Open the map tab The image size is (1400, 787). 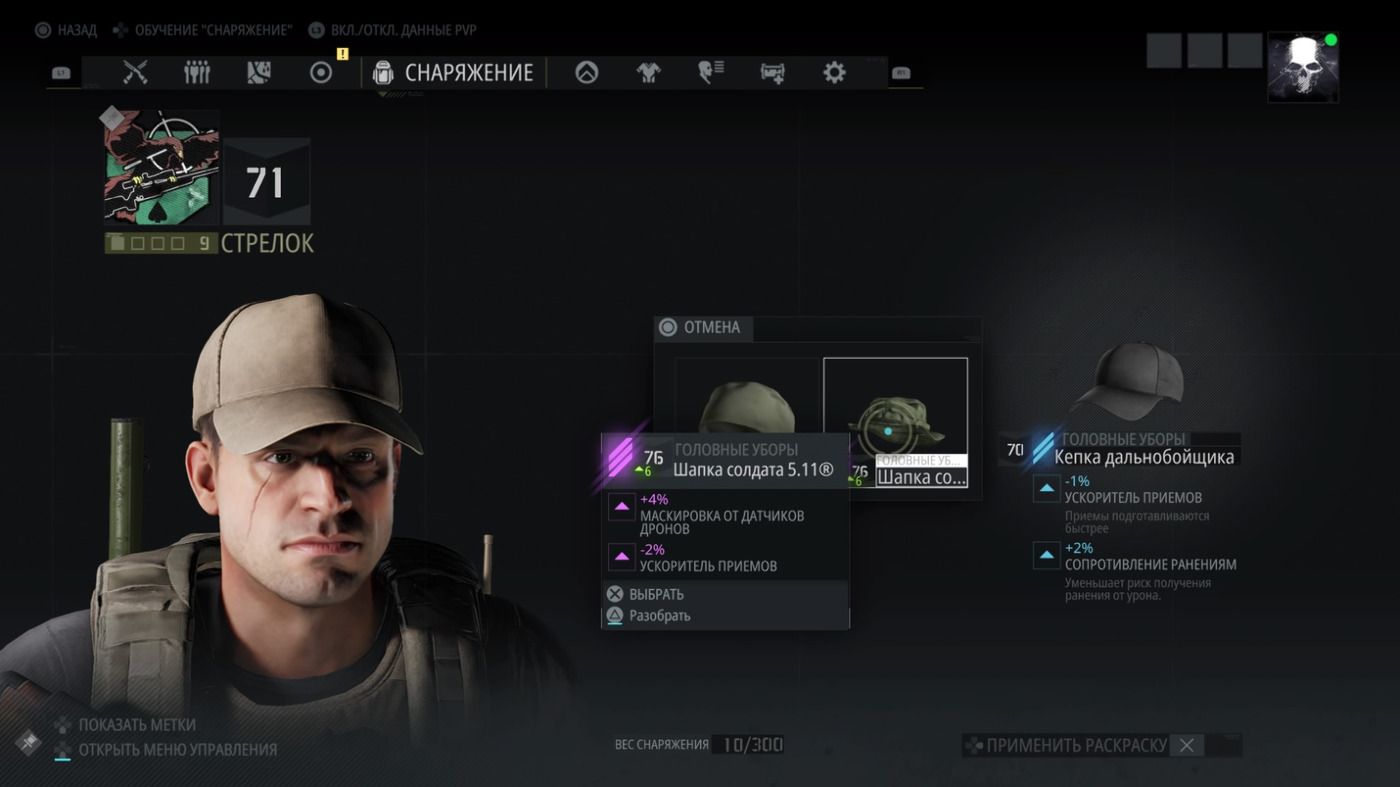[259, 72]
